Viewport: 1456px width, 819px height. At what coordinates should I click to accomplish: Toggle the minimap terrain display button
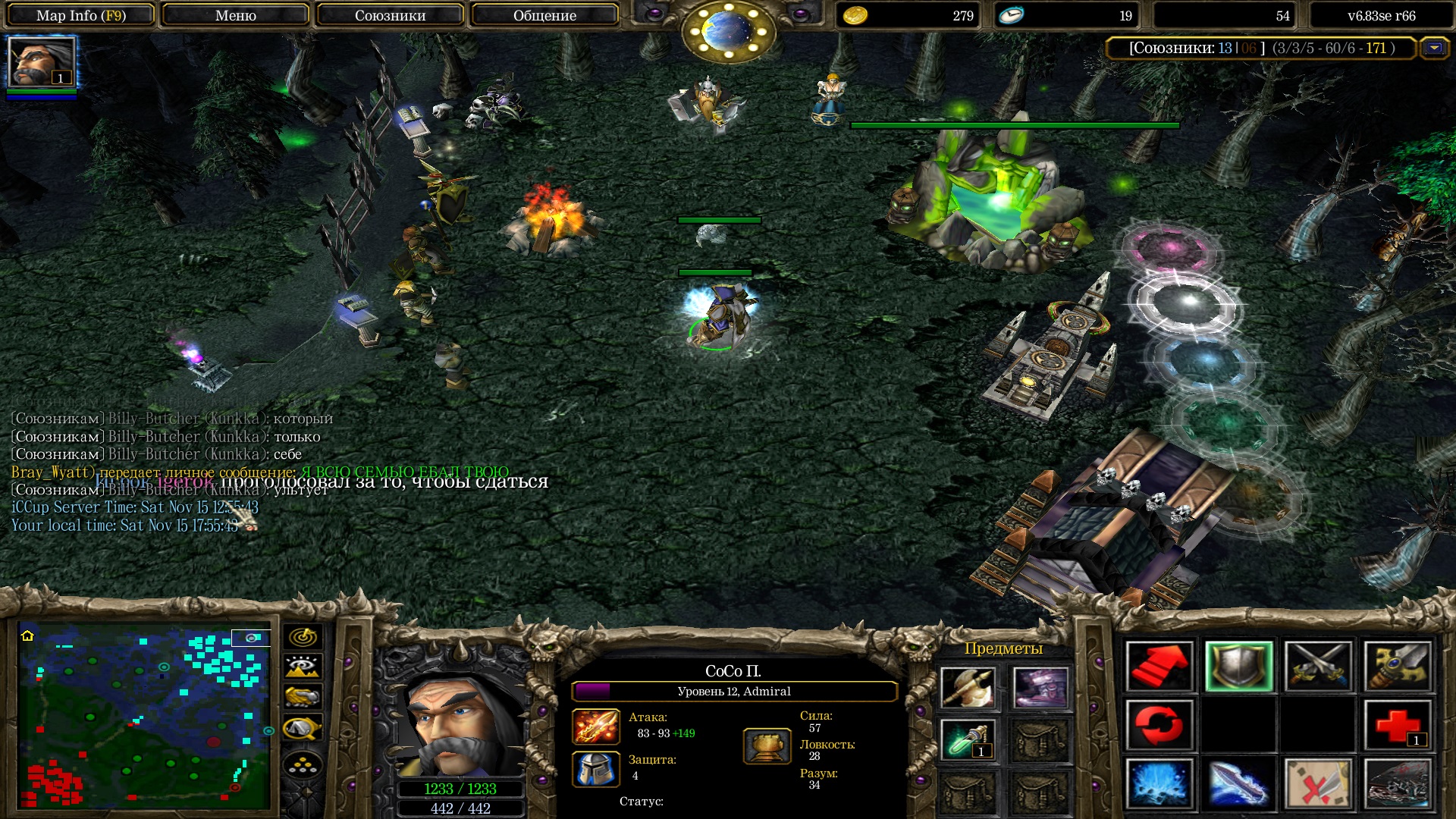point(303,667)
